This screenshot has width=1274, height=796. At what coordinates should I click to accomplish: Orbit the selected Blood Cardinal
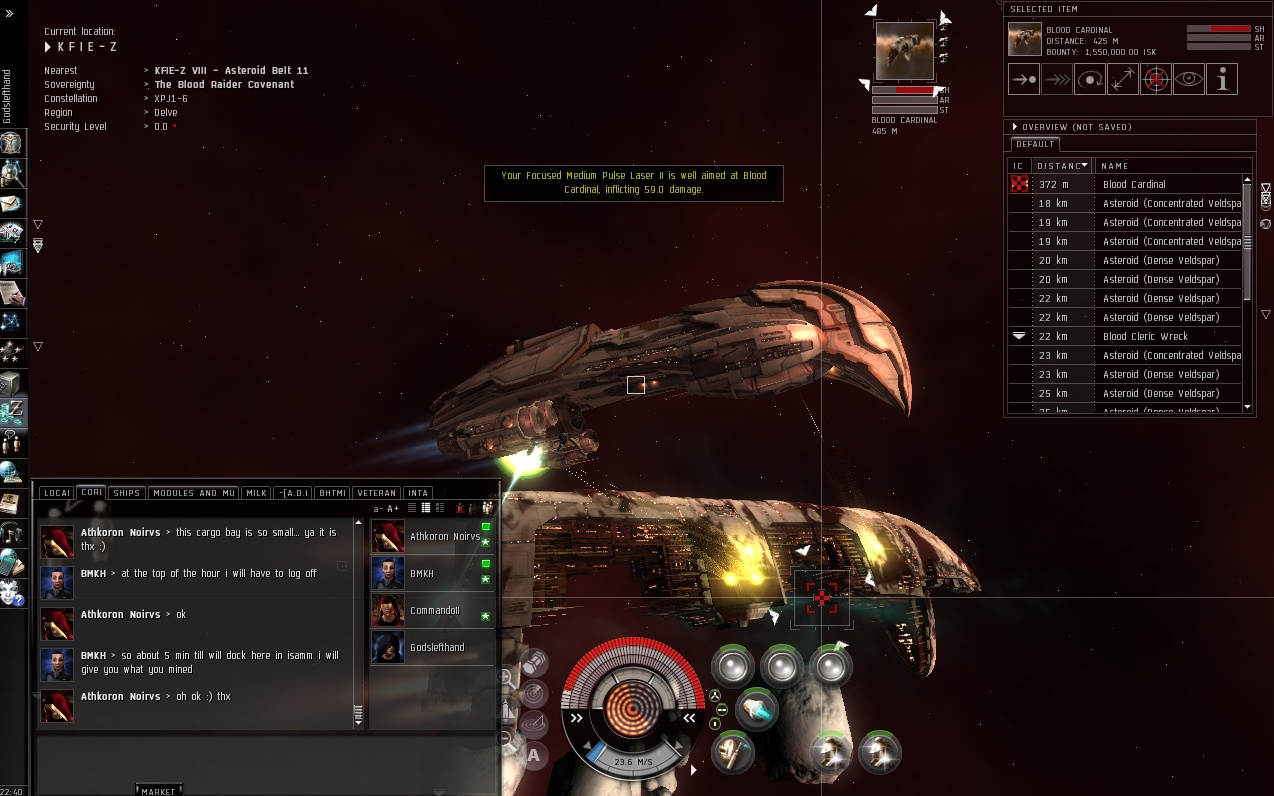[1090, 79]
